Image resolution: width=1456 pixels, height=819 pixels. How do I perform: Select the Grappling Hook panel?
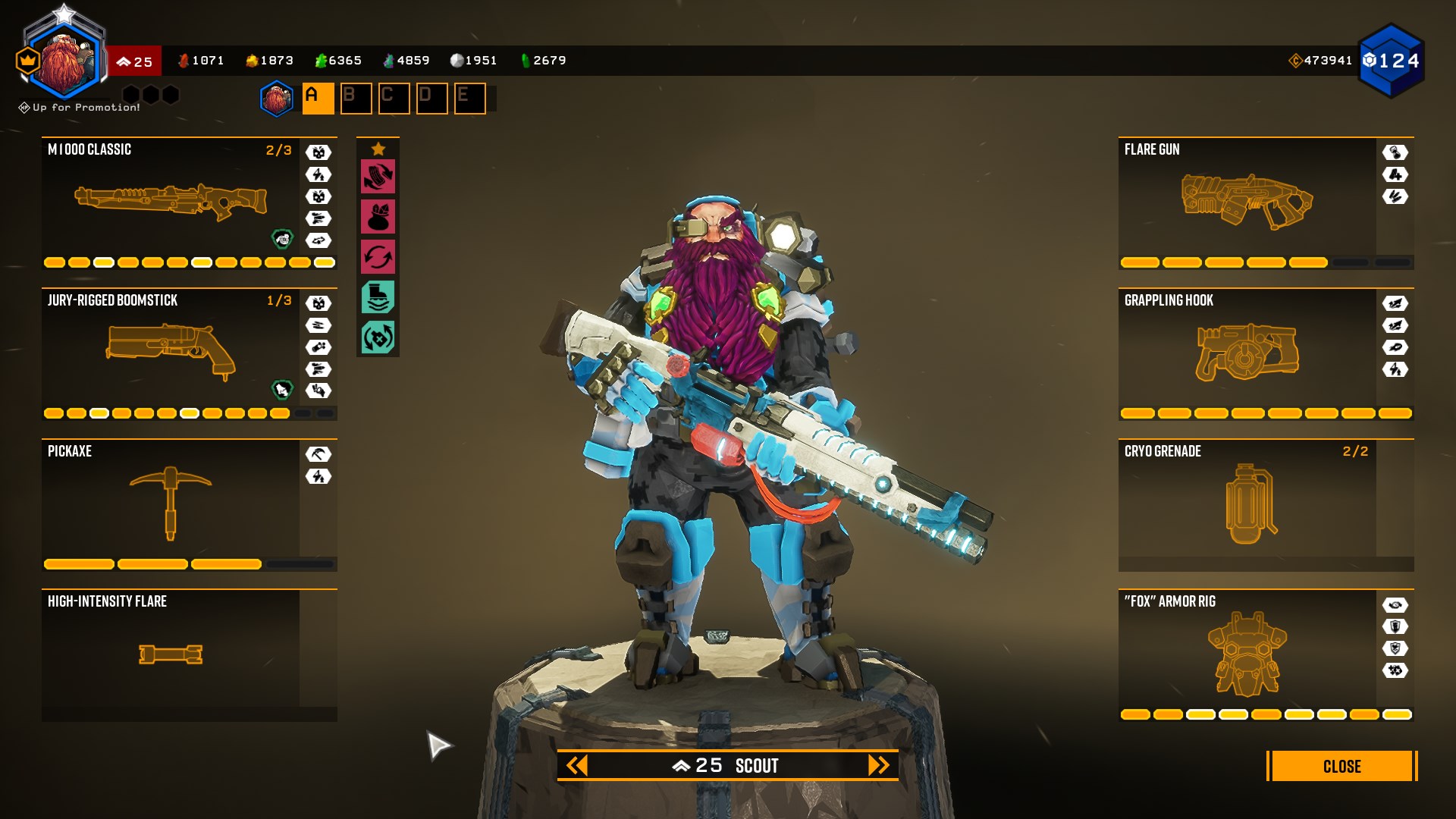click(1247, 353)
